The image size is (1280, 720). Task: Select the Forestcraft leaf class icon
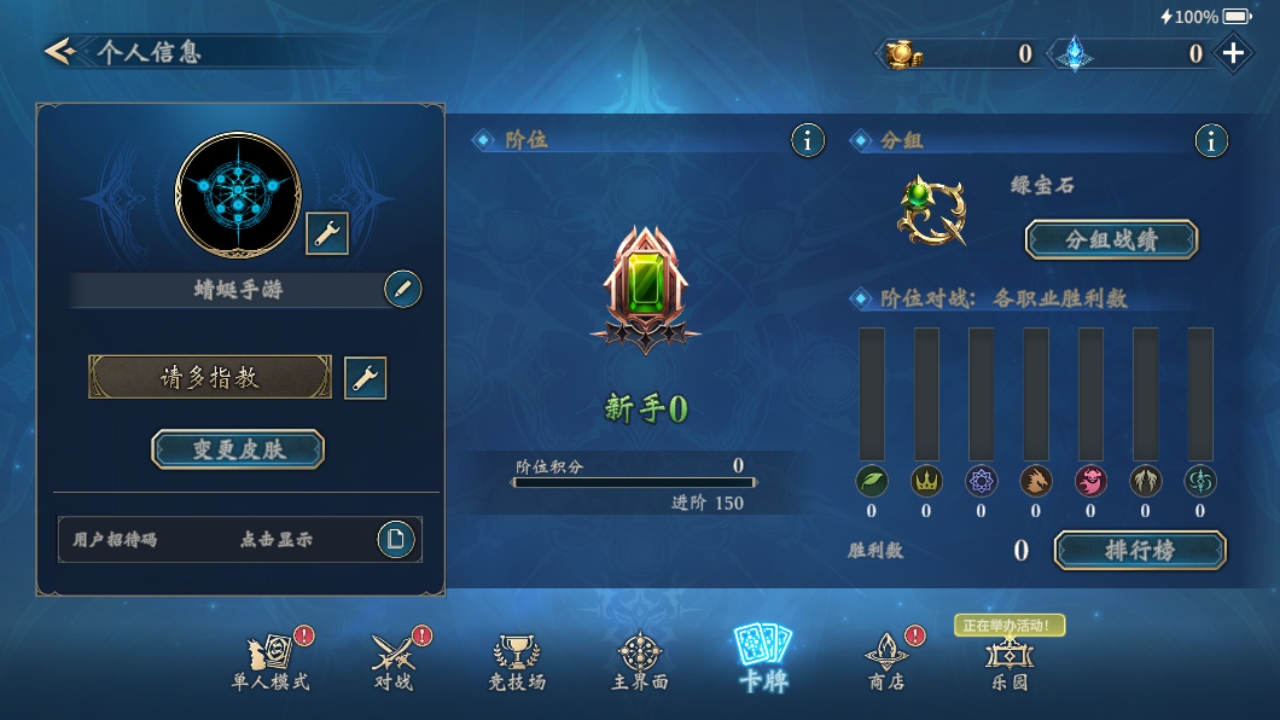(872, 482)
